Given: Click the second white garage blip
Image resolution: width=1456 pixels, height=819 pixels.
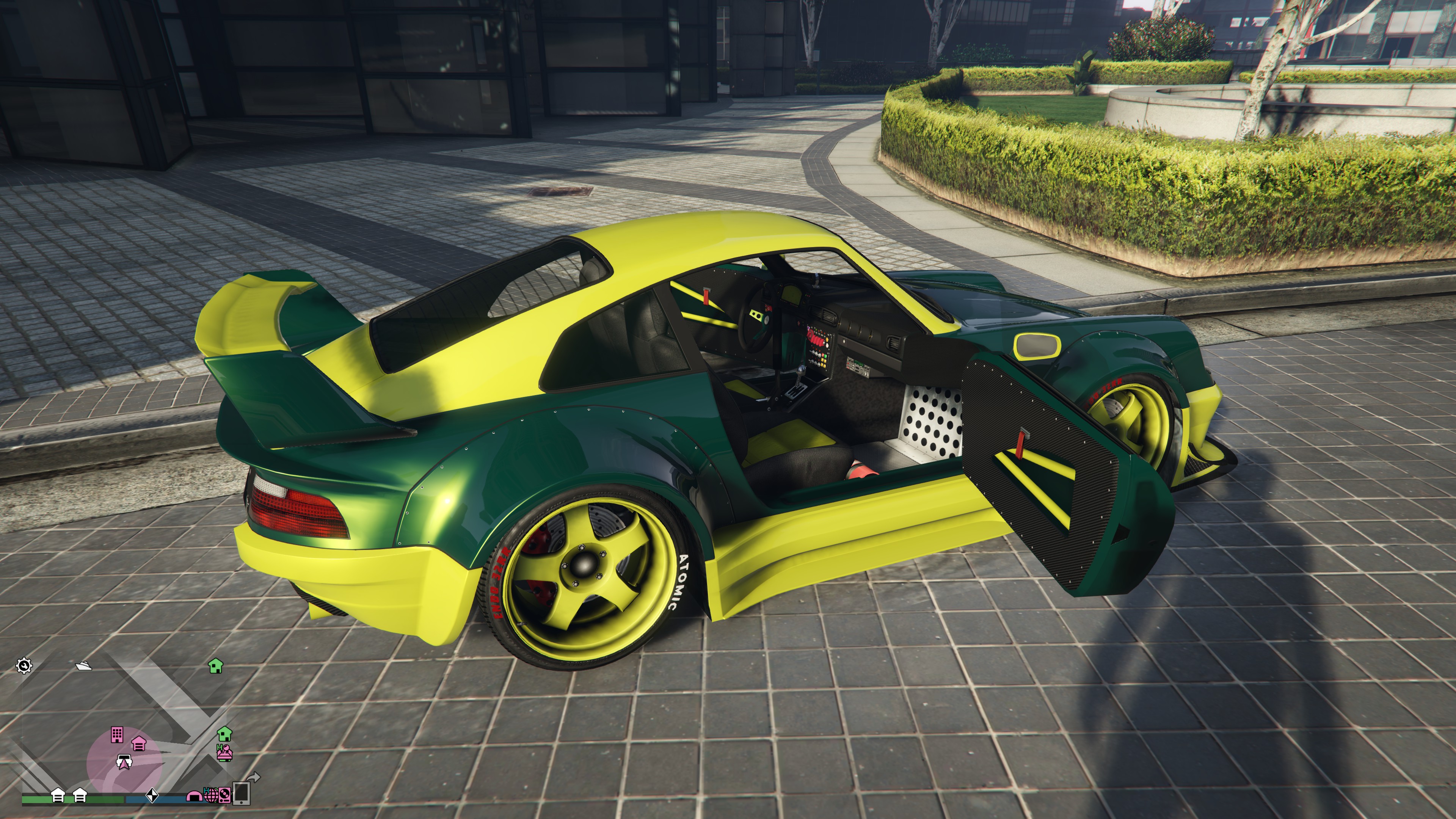Looking at the screenshot, I should tap(80, 795).
